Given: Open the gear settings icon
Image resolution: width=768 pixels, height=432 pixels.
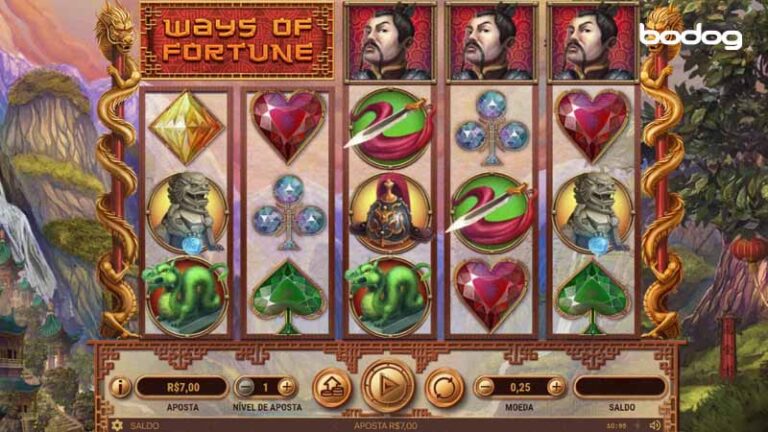Looking at the screenshot, I should 117,425.
